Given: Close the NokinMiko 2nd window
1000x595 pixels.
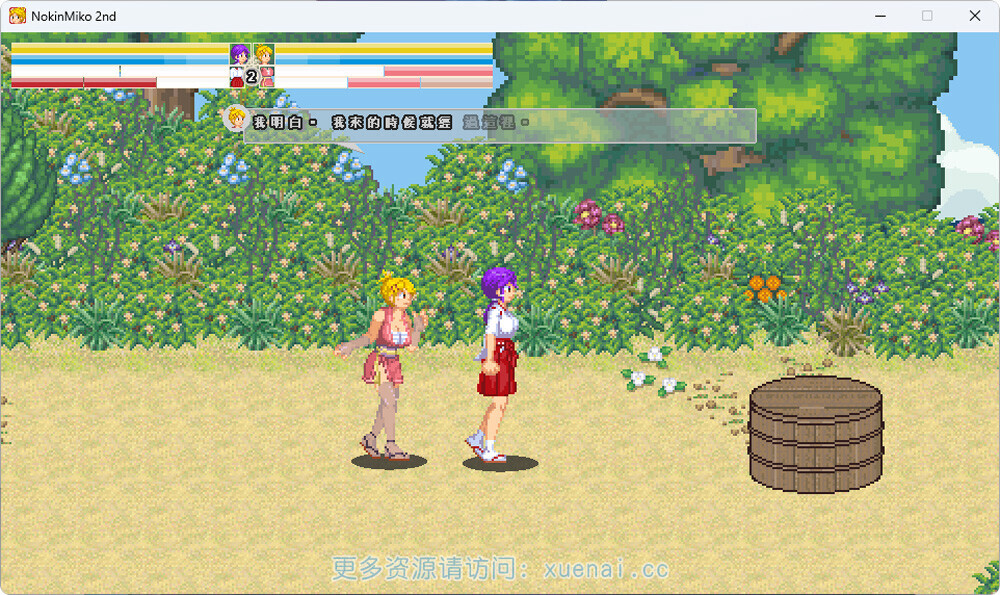Looking at the screenshot, I should click(975, 16).
